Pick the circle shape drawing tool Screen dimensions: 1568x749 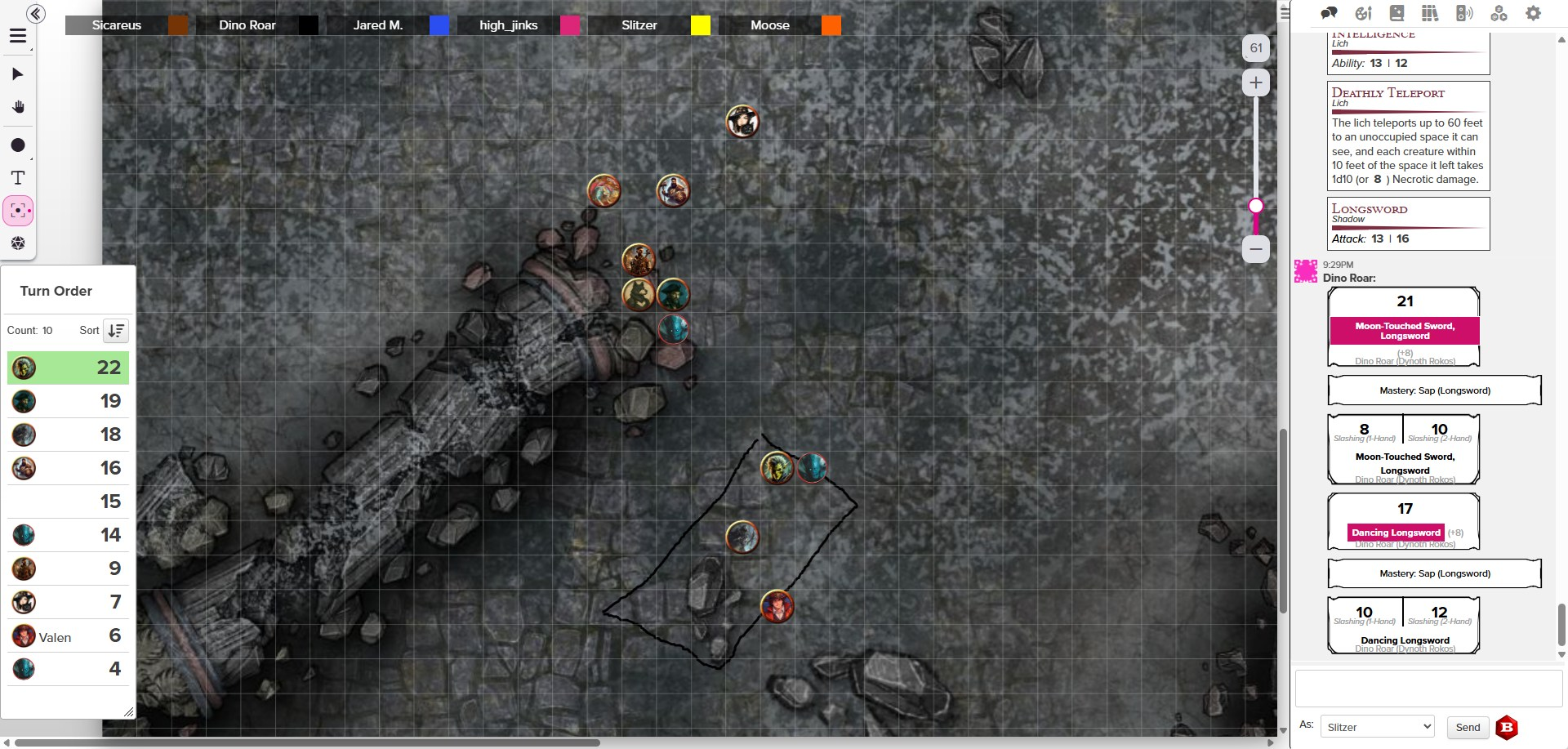[x=18, y=145]
